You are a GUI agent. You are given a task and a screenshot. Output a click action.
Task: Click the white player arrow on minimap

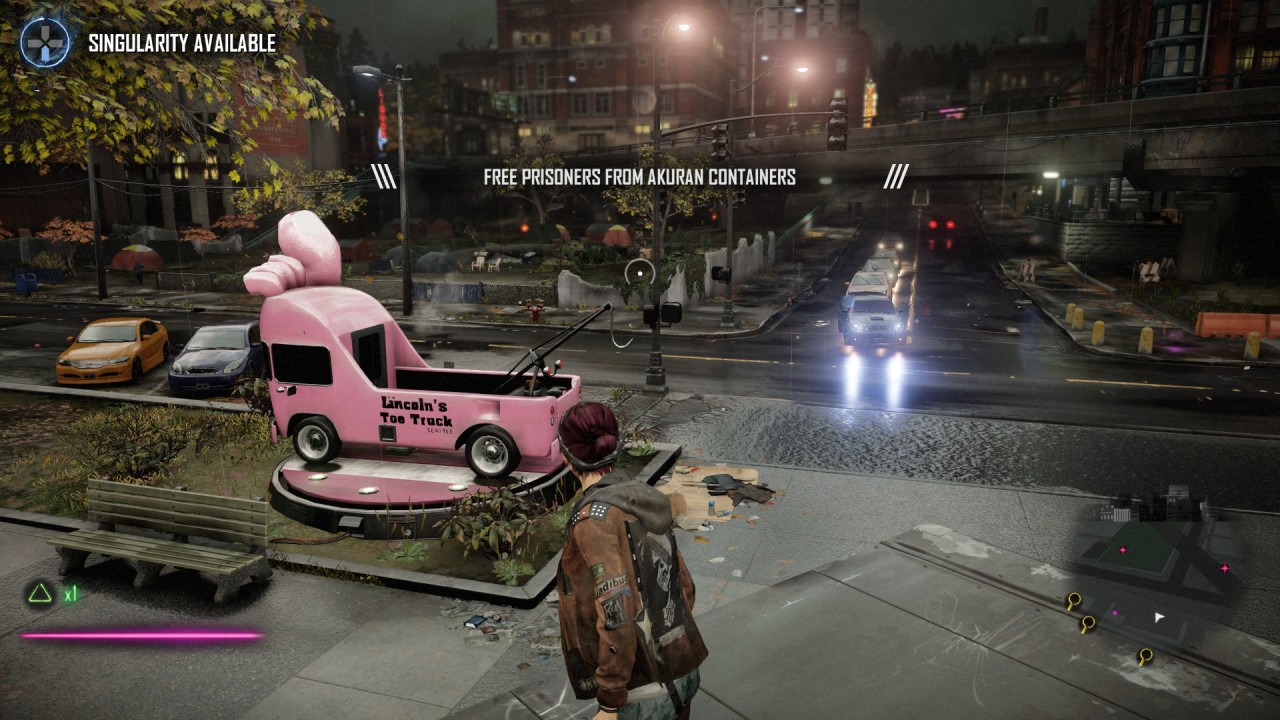tap(1159, 618)
